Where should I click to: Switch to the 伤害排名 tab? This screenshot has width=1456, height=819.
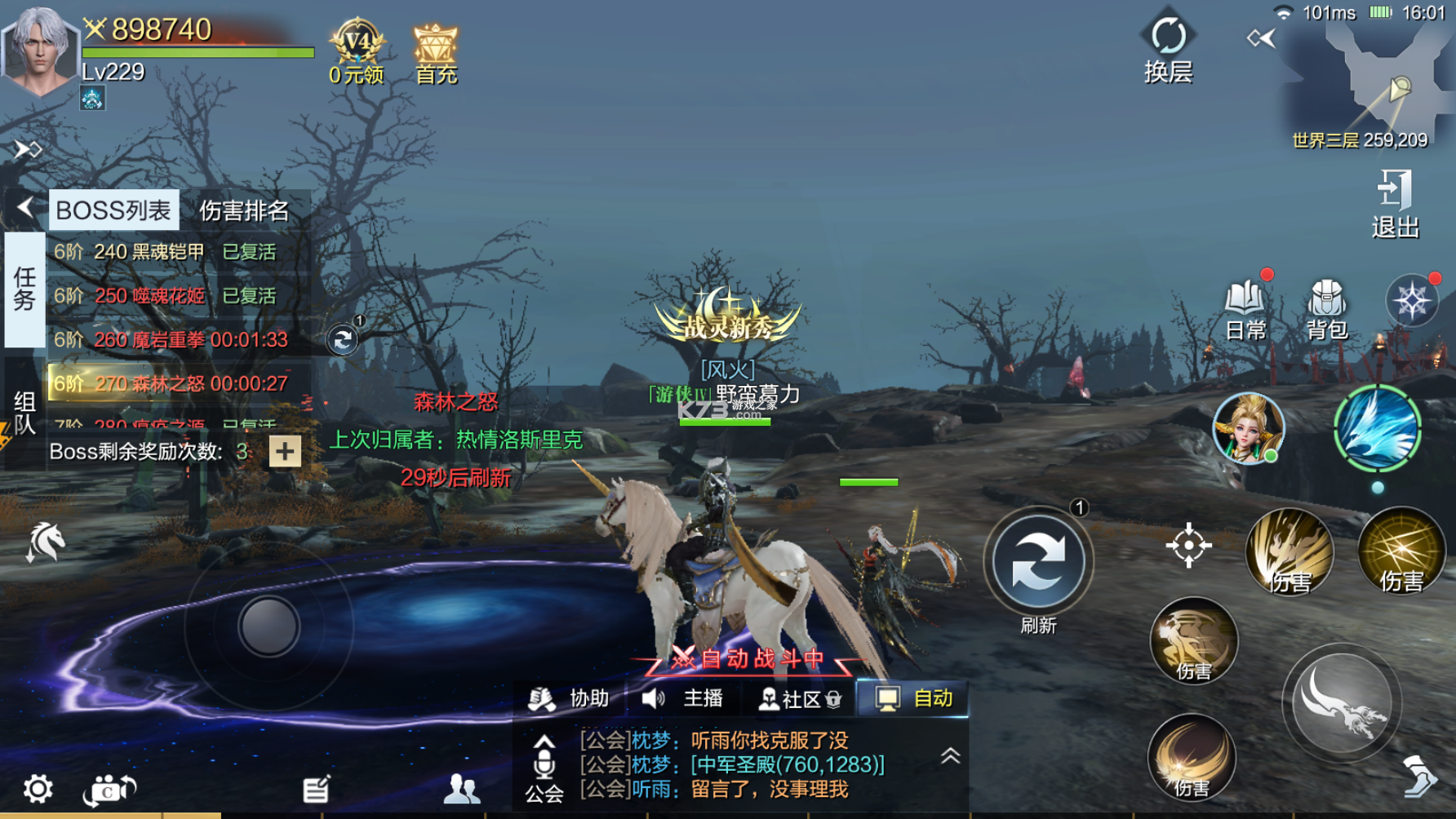pyautogui.click(x=244, y=210)
